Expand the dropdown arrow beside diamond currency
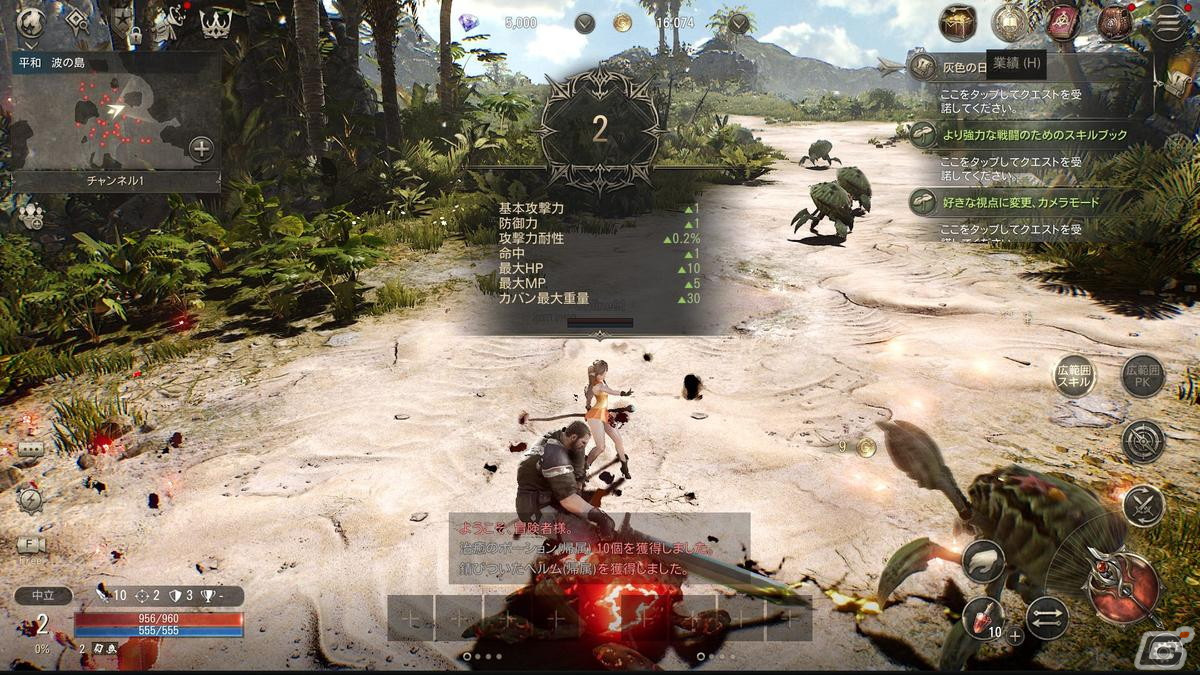This screenshot has width=1200, height=675. pyautogui.click(x=586, y=23)
